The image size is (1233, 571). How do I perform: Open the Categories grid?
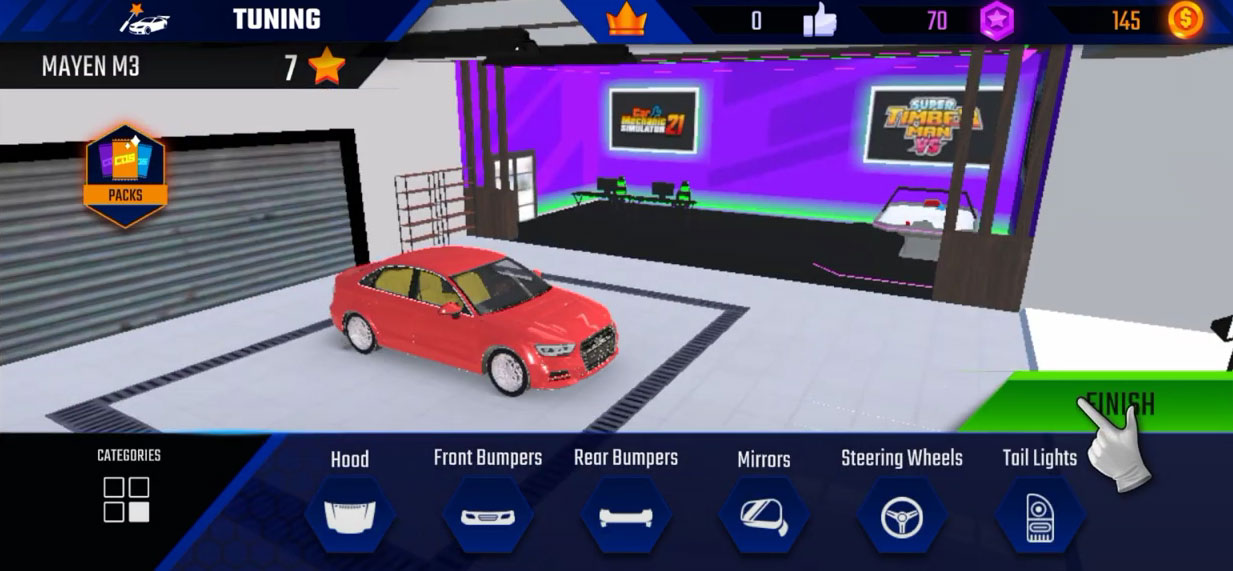tap(127, 498)
